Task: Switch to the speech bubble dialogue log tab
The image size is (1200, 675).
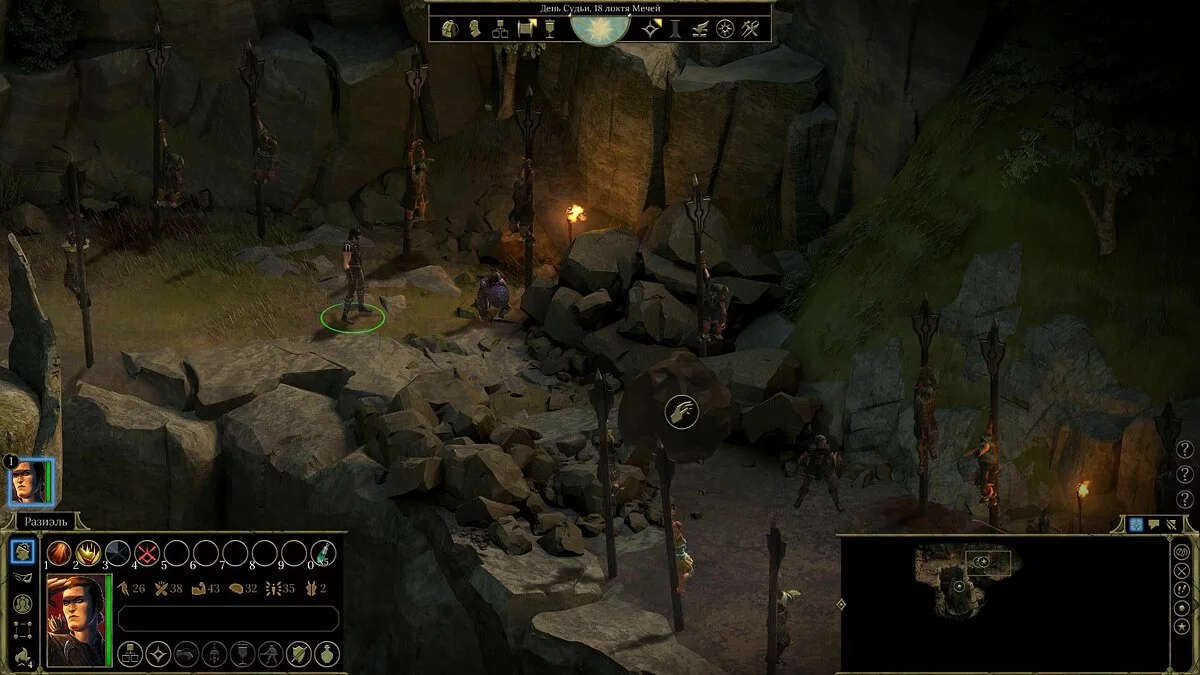Action: [1153, 524]
